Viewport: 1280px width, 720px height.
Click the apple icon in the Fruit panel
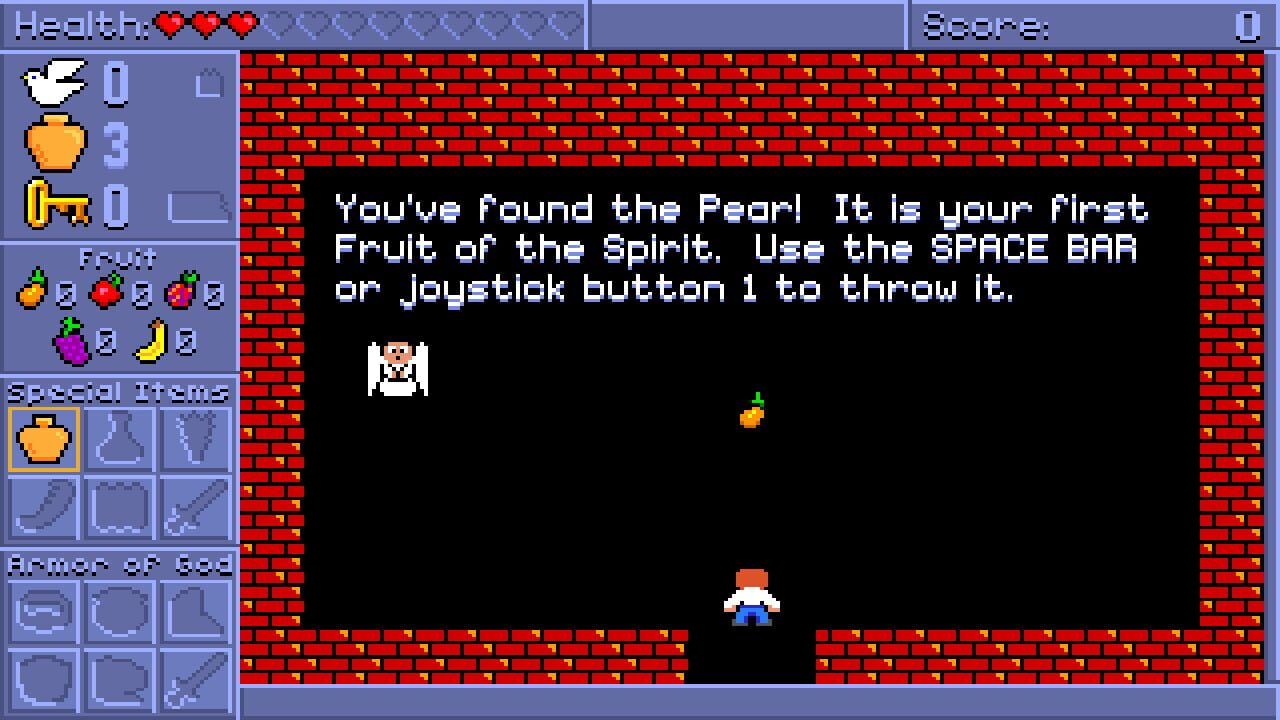105,293
